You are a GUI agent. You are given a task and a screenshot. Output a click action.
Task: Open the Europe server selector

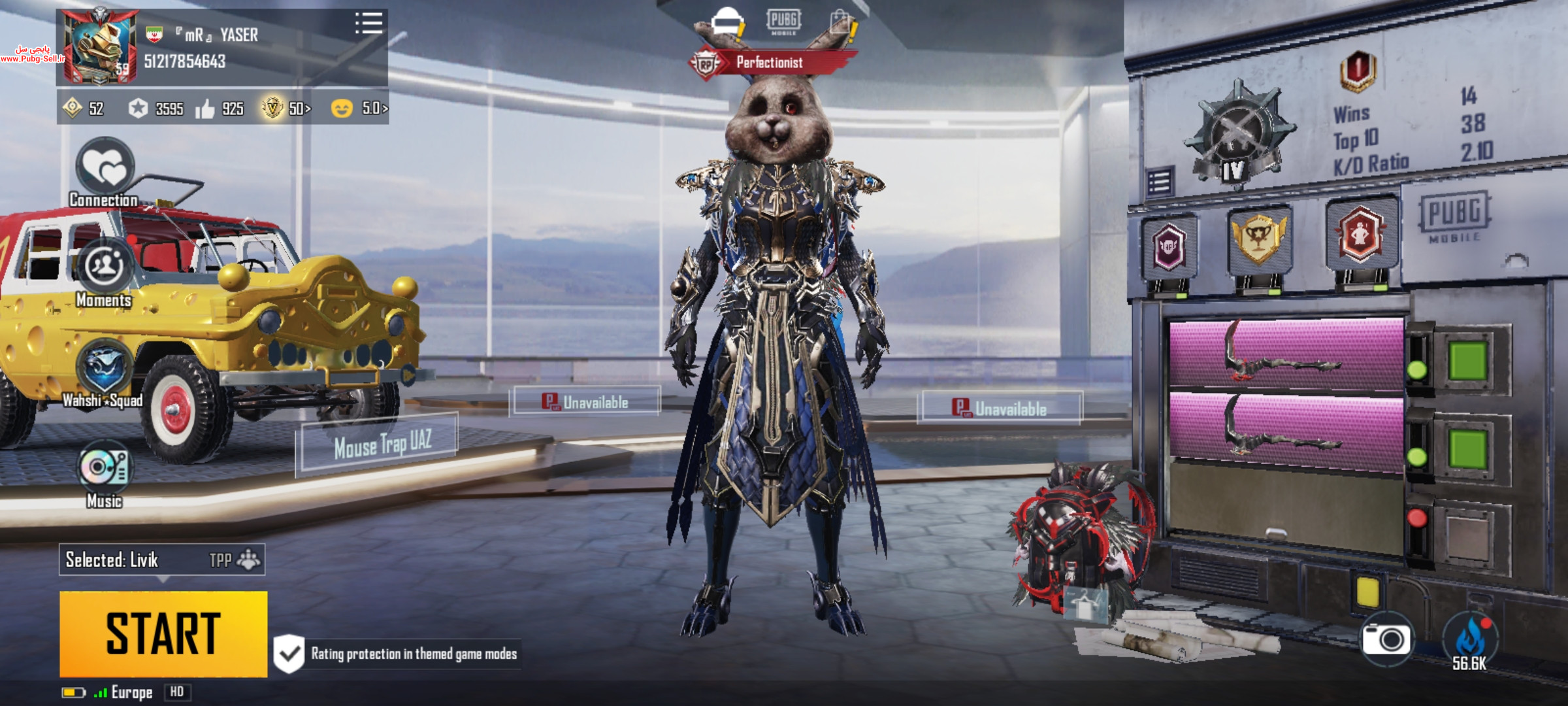coord(131,692)
